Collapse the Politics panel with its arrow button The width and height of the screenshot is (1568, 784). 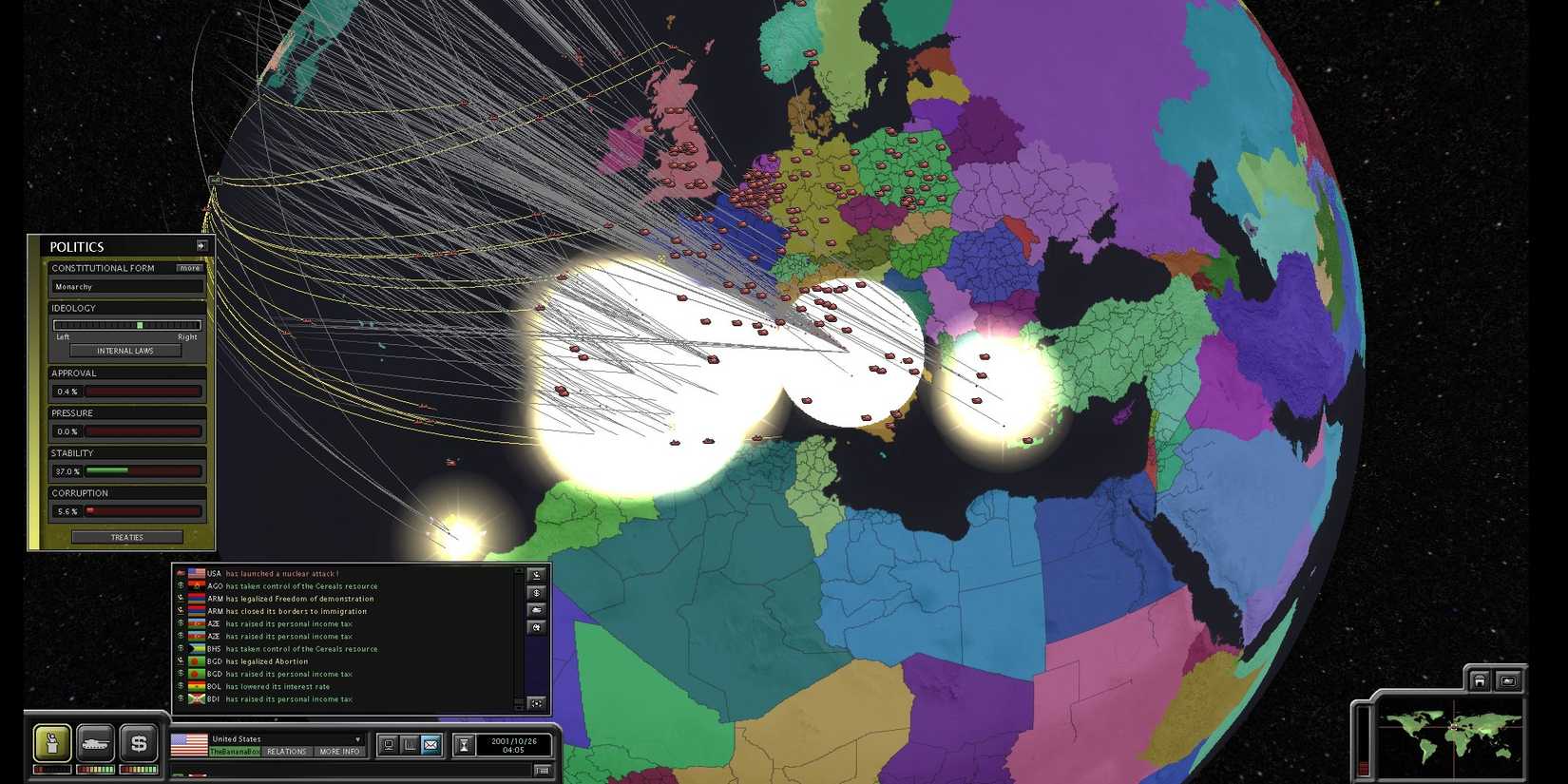click(201, 244)
